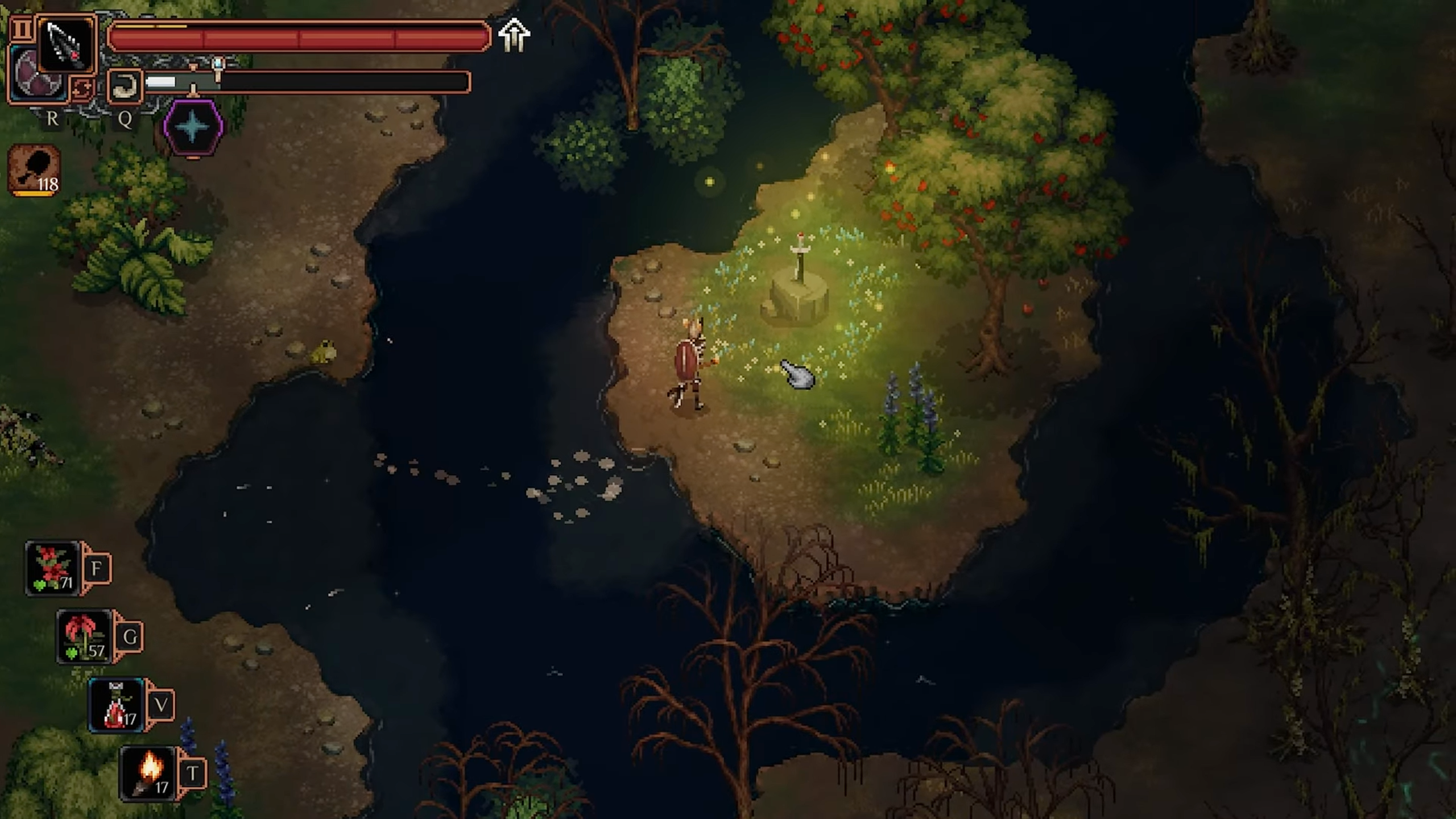Open the food drumstick hunger icon
This screenshot has width=1456, height=819.
[x=34, y=169]
